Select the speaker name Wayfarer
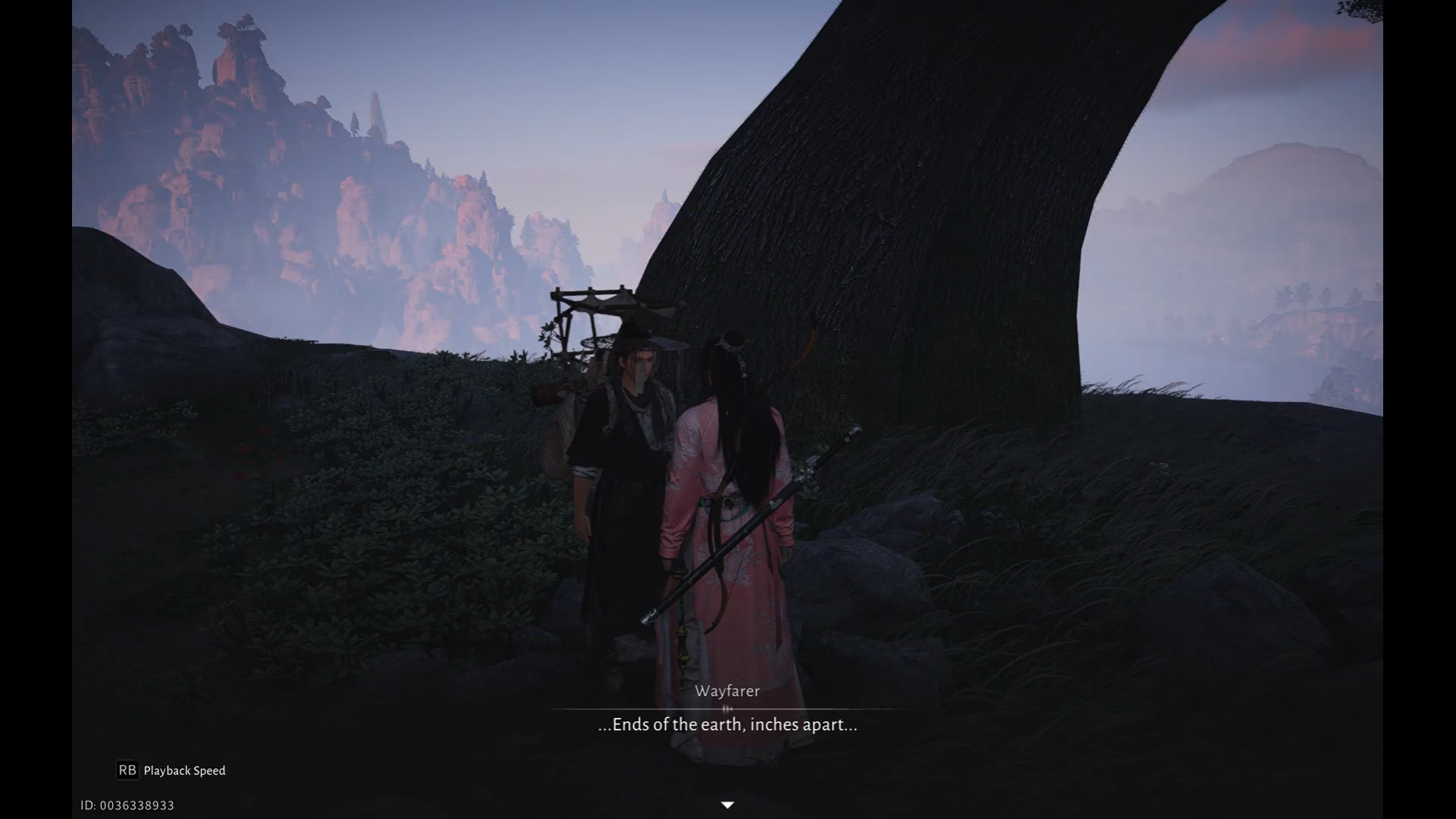 [x=727, y=691]
